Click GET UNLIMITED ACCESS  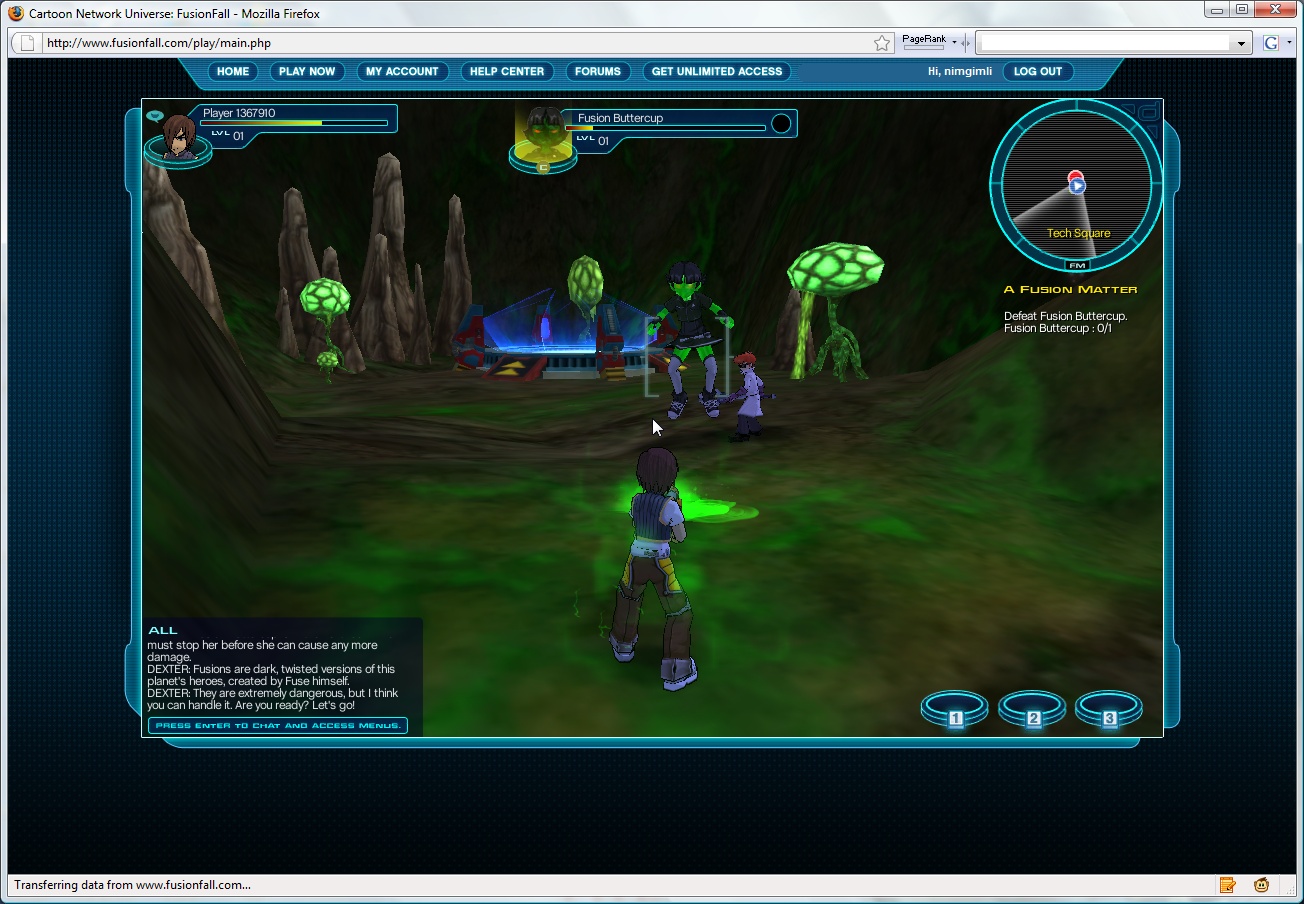pyautogui.click(x=716, y=71)
